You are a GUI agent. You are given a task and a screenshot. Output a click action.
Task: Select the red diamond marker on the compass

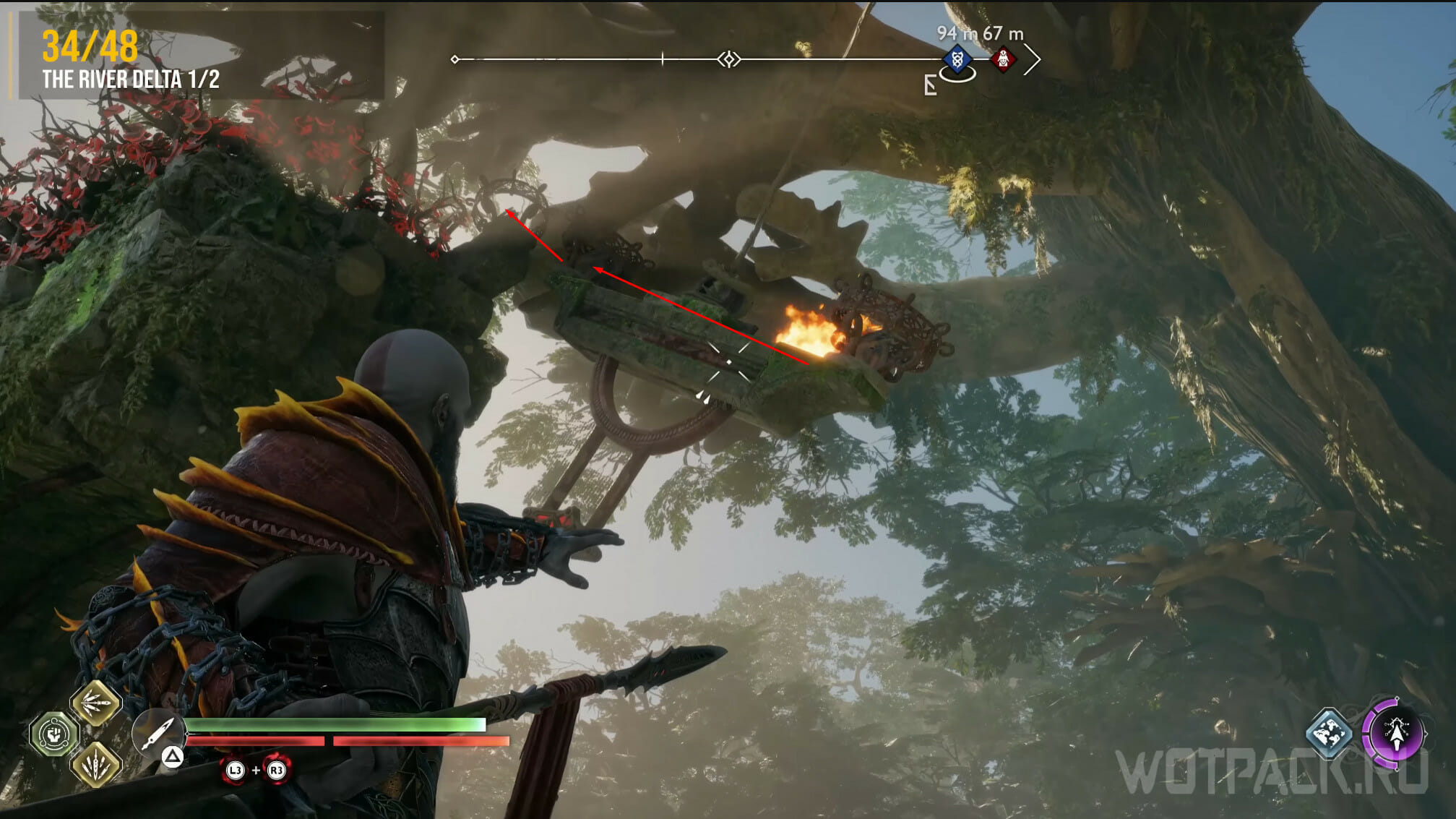pyautogui.click(x=1003, y=59)
